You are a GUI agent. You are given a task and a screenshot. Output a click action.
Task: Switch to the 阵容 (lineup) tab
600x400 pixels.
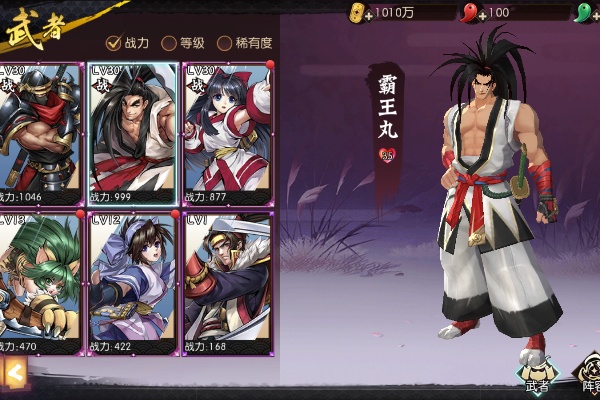590,371
